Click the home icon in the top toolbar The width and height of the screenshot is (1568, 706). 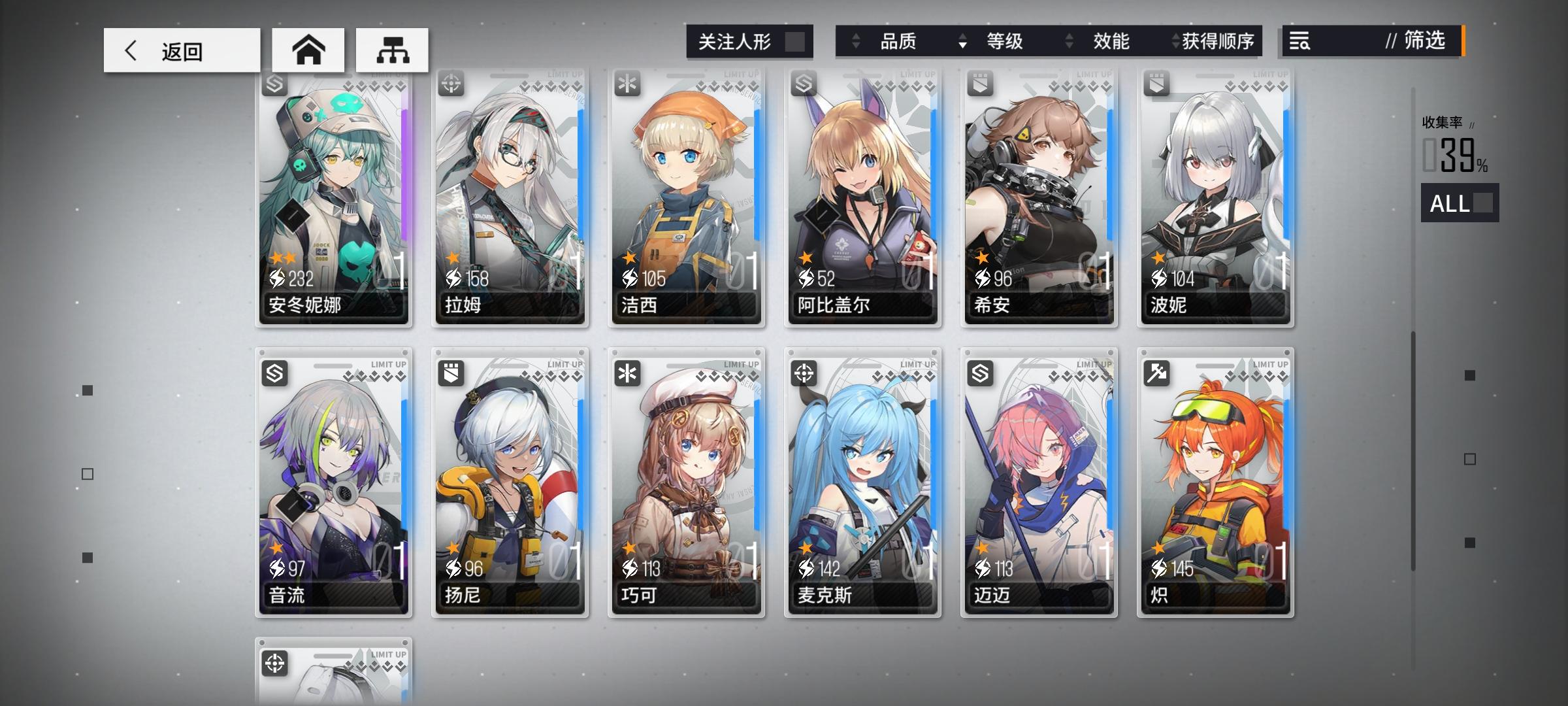[309, 50]
